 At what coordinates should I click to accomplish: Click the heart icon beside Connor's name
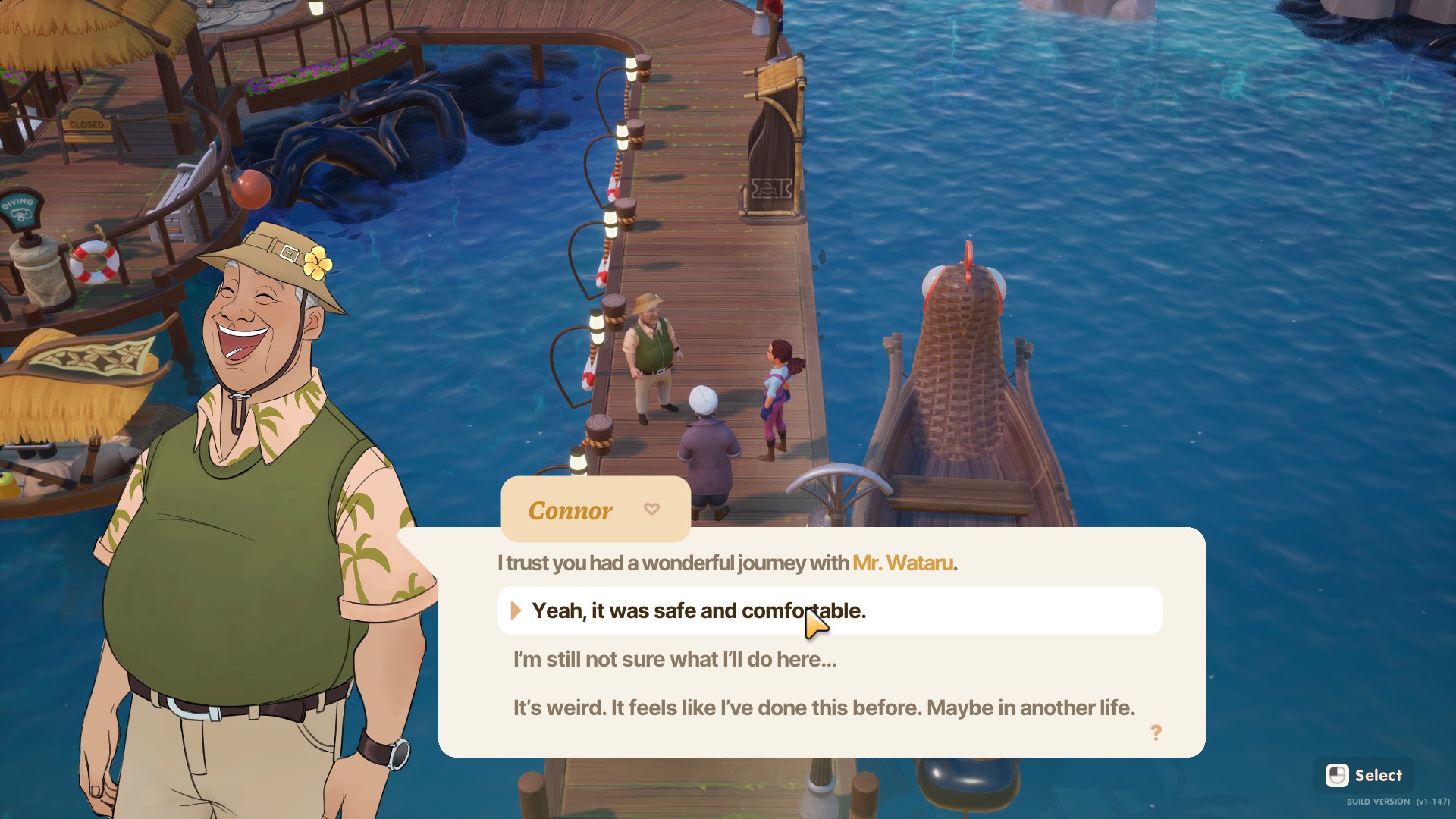651,509
